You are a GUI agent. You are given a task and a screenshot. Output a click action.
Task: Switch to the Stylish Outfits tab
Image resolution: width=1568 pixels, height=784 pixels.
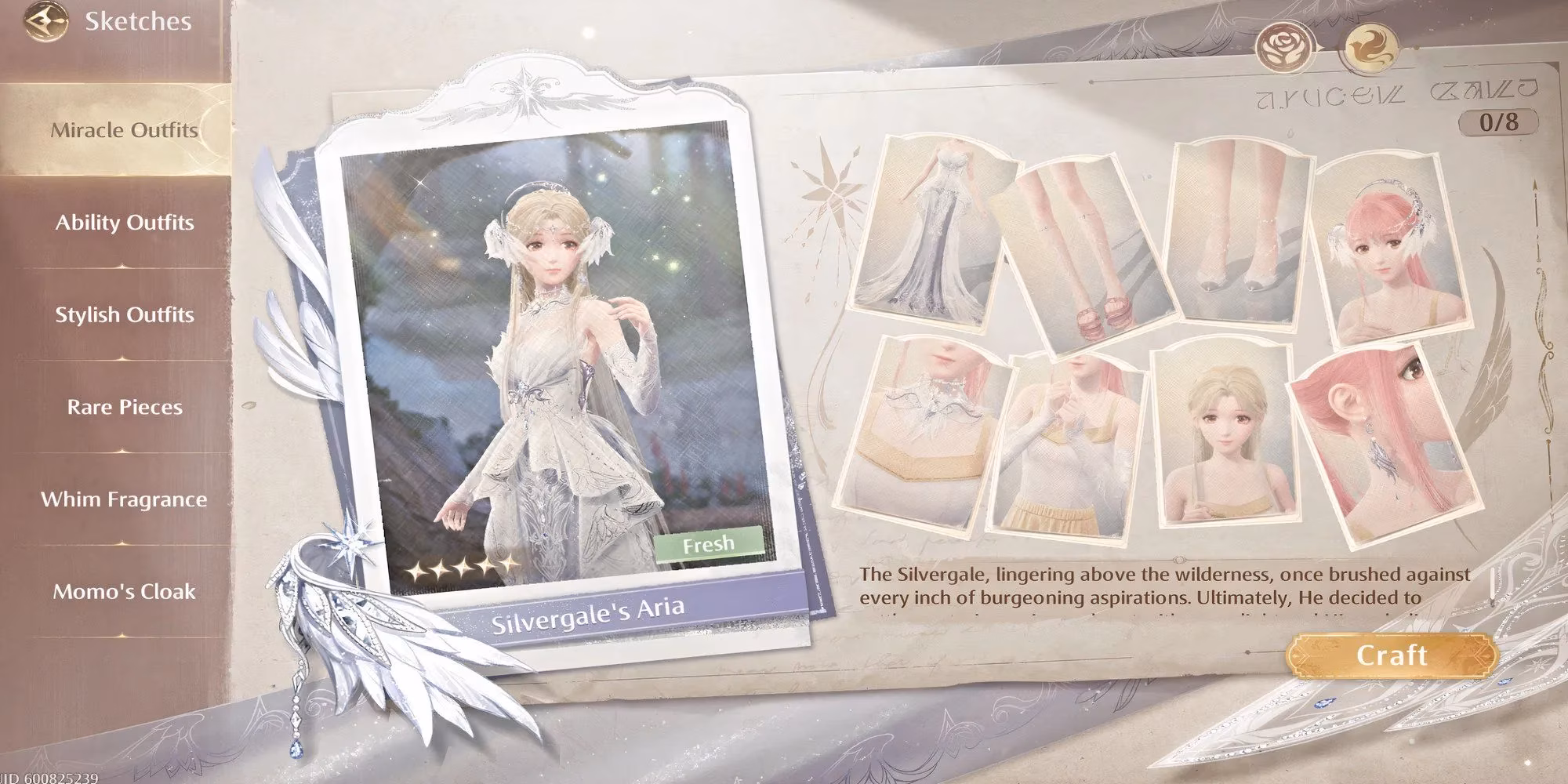pos(123,314)
